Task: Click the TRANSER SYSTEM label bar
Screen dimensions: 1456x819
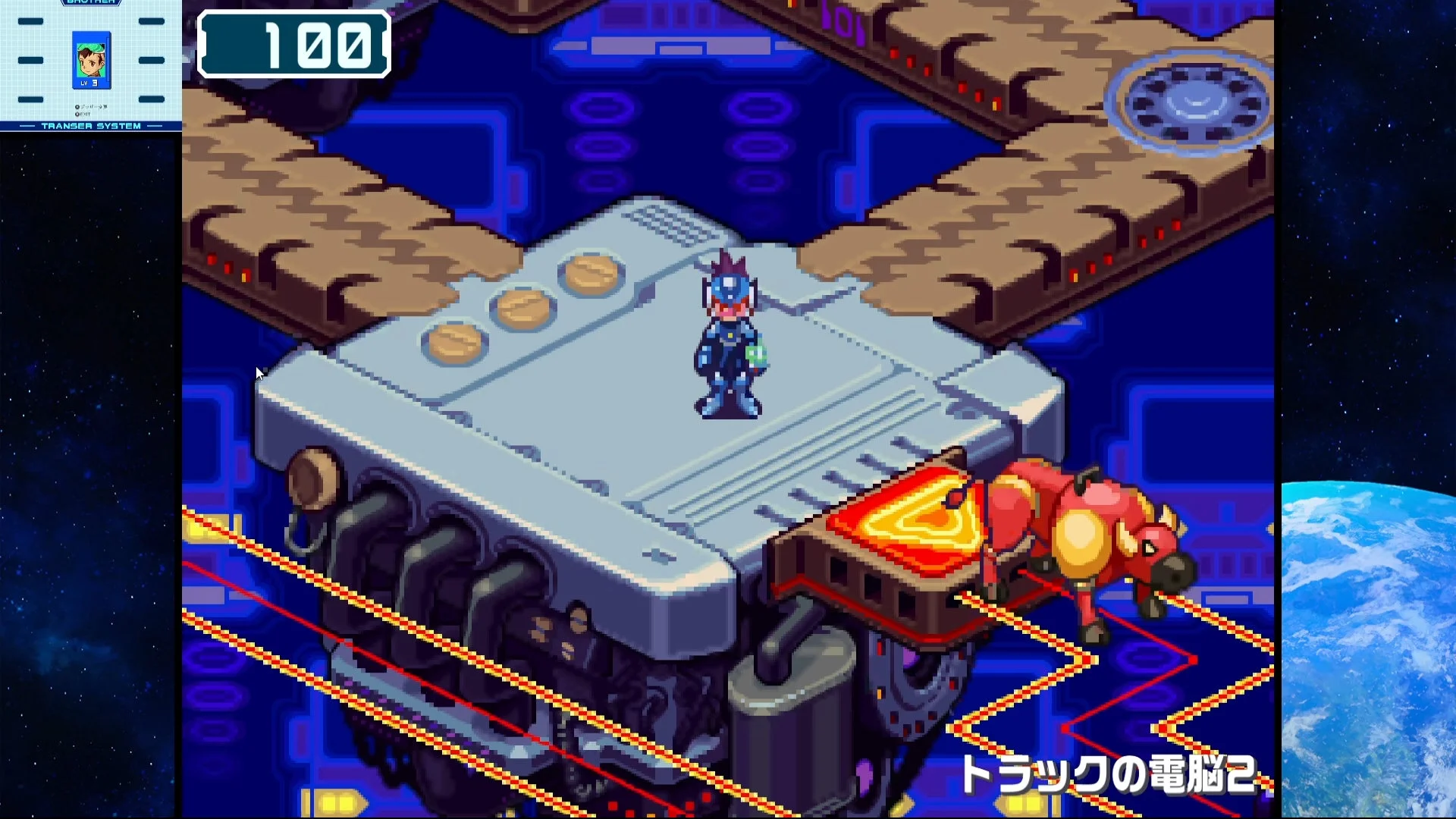Action: click(91, 126)
